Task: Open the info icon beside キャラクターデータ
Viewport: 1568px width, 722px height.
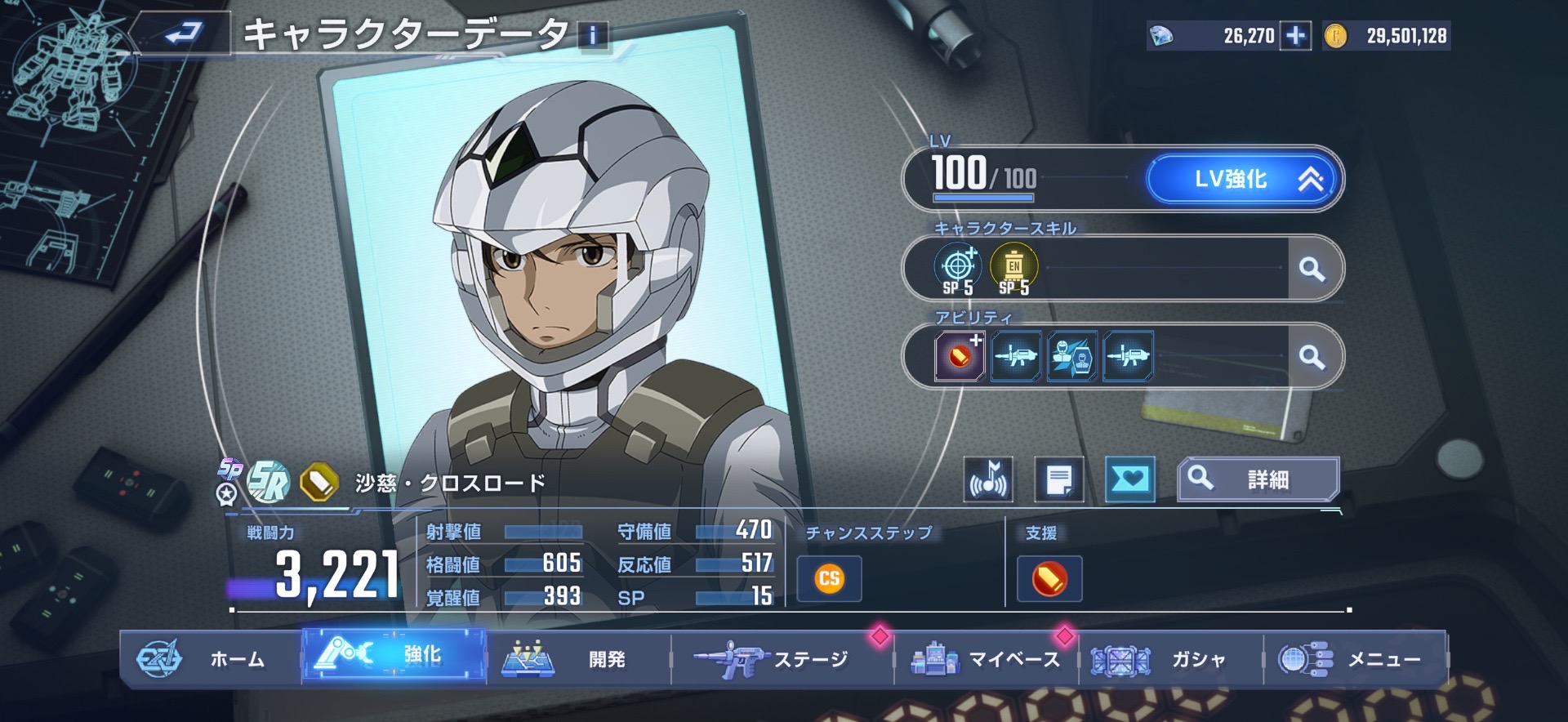Action: pyautogui.click(x=593, y=36)
